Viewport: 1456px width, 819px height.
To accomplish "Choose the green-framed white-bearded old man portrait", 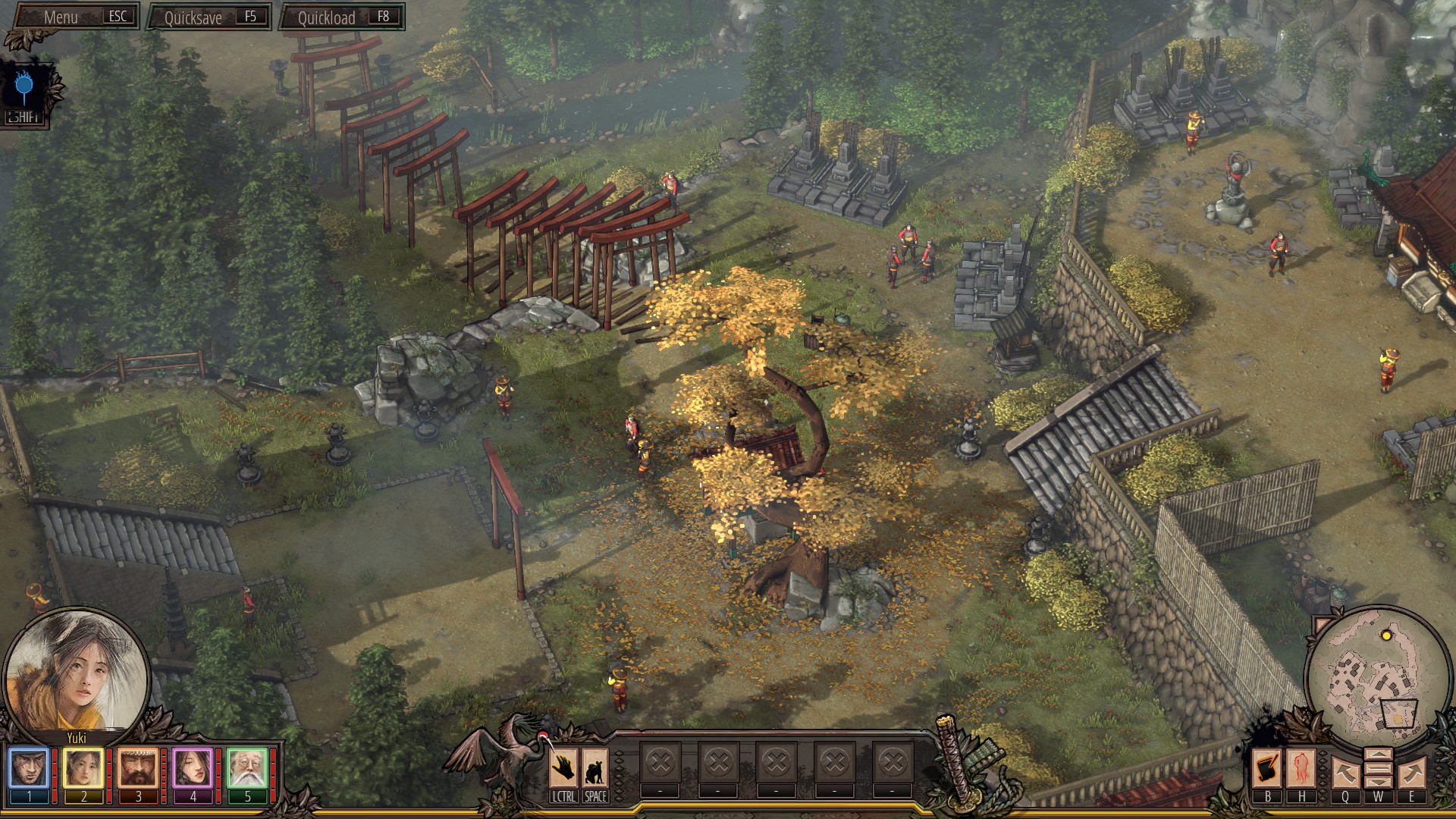I will pos(247,768).
